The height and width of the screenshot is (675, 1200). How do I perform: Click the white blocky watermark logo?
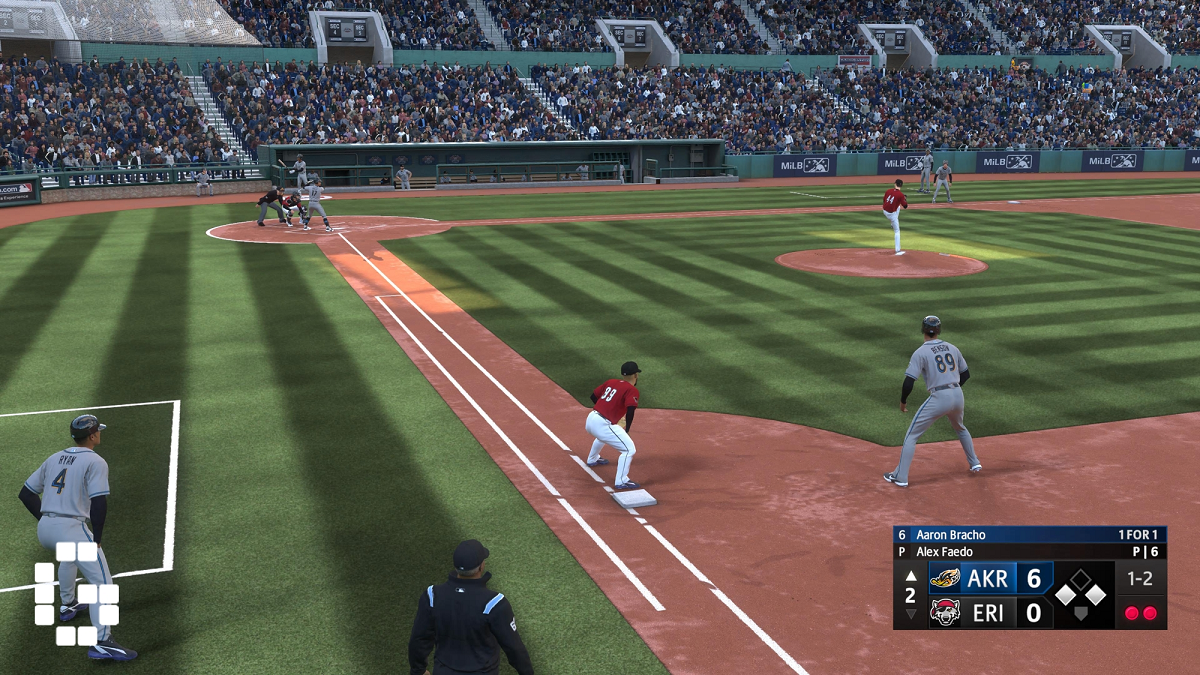click(x=77, y=593)
